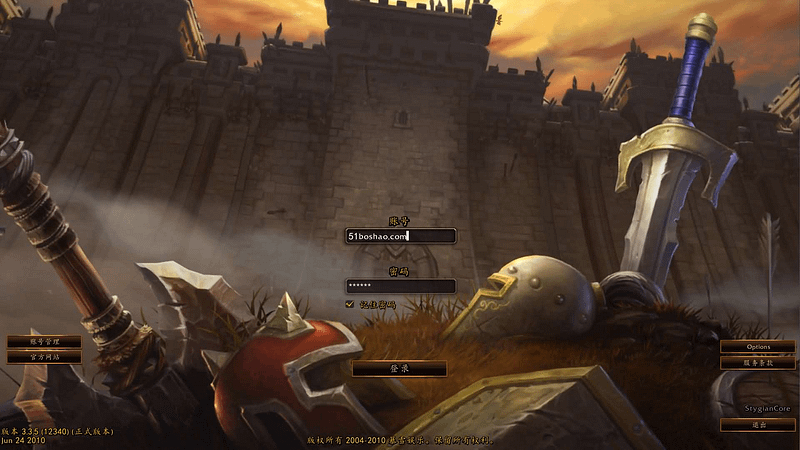Toggle the 记住密码 remember password checkbox
Image resolution: width=800 pixels, height=450 pixels.
tap(350, 303)
